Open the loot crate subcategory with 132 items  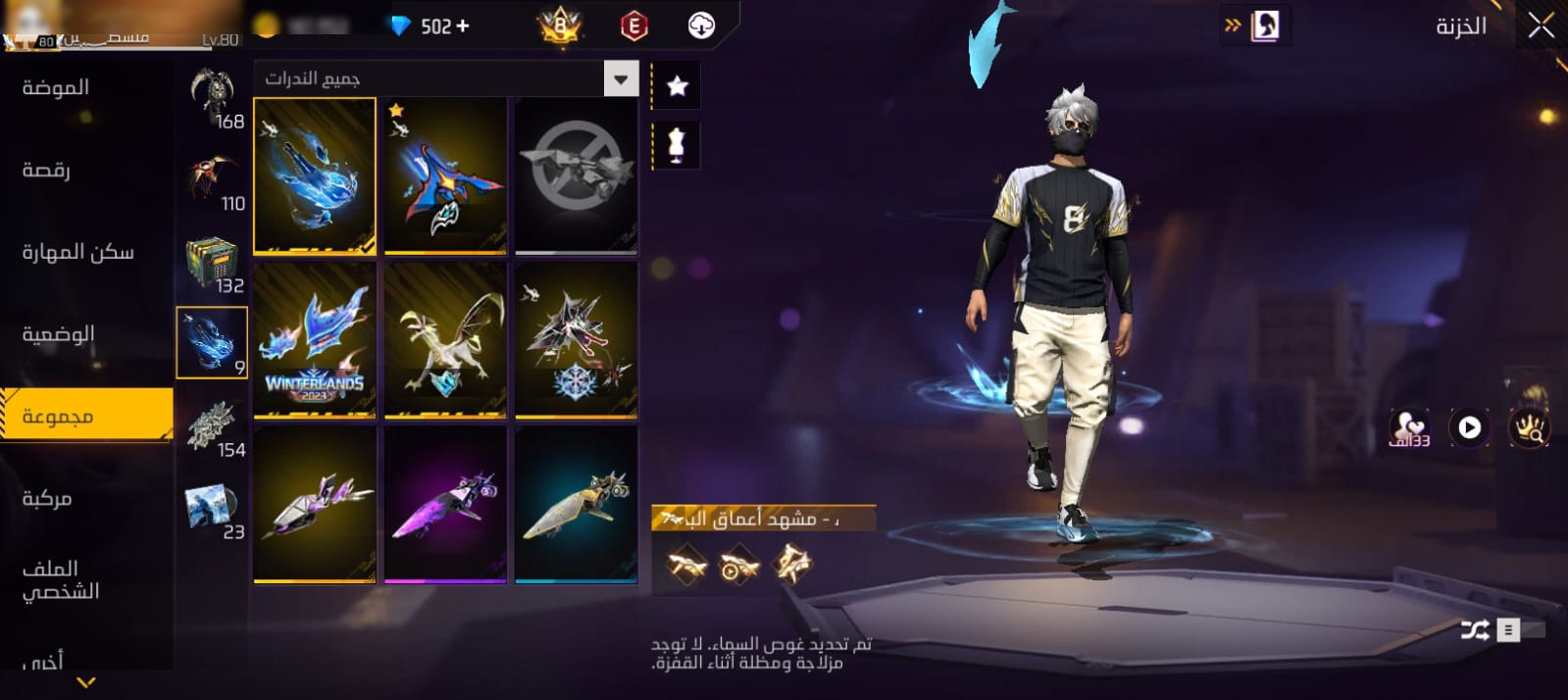coord(213,263)
